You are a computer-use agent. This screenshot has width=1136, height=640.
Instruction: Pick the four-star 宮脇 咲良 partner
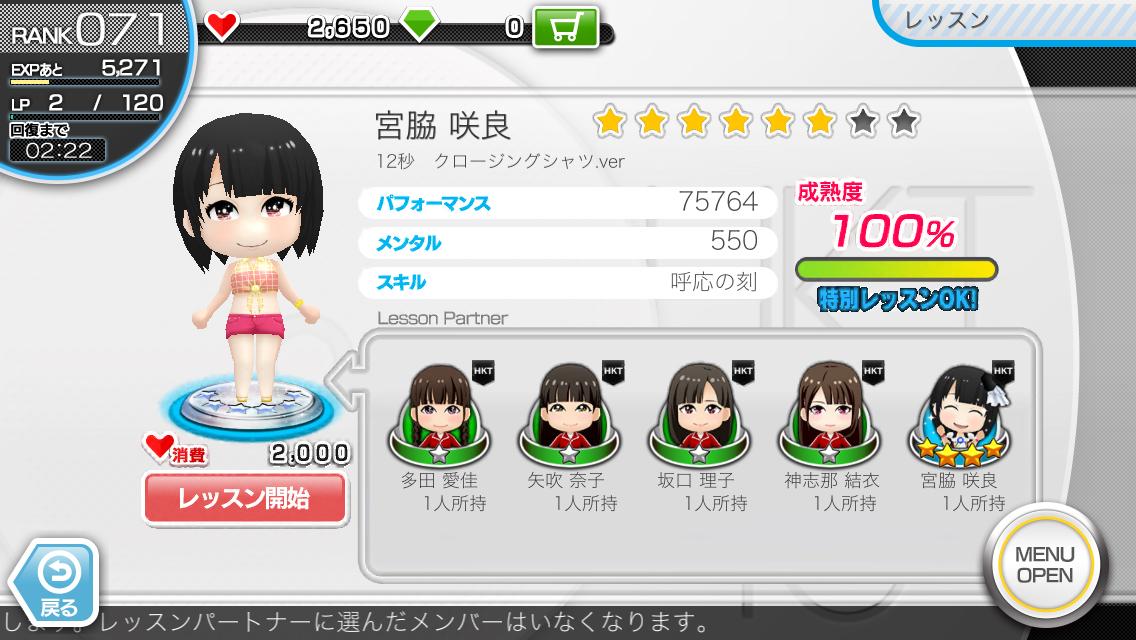coord(958,415)
